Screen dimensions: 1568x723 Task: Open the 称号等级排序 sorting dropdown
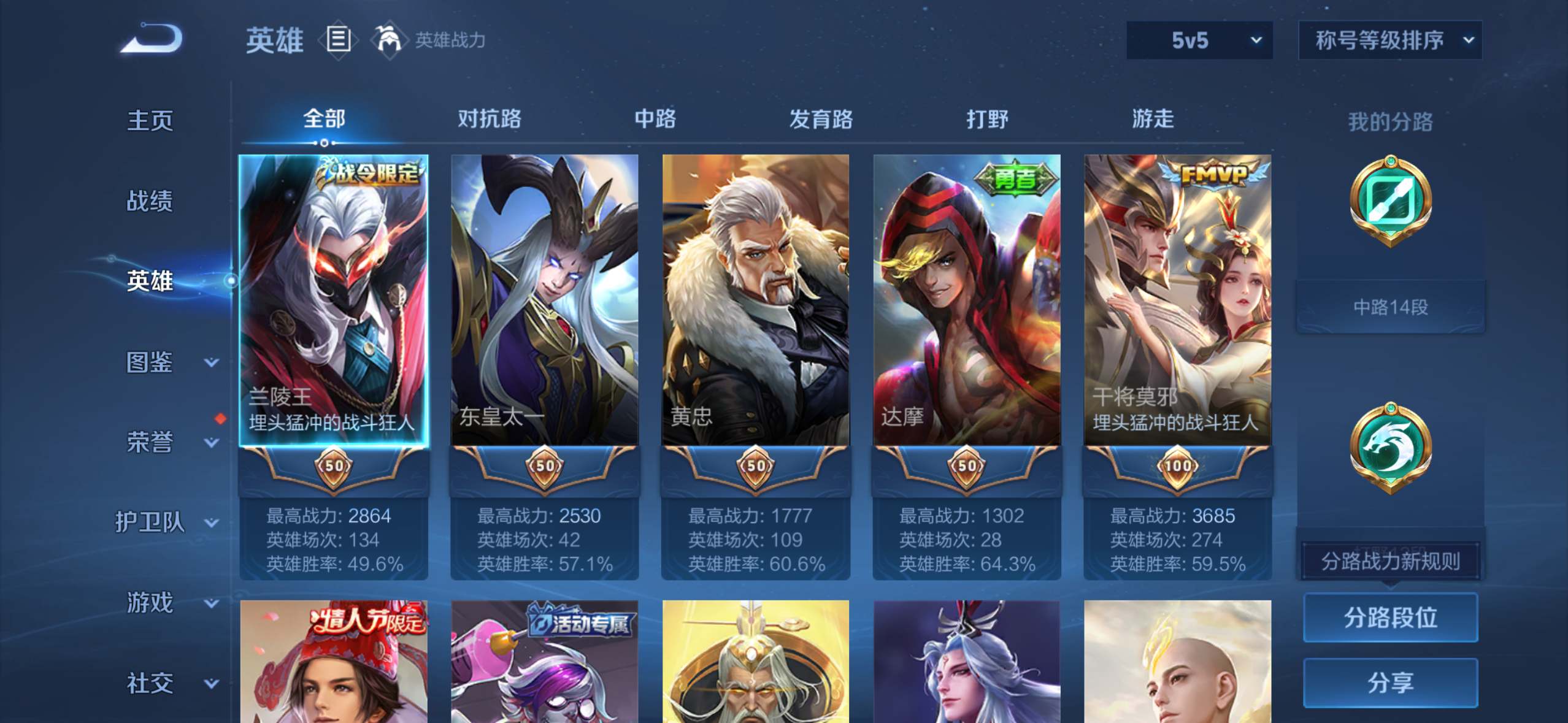1390,40
